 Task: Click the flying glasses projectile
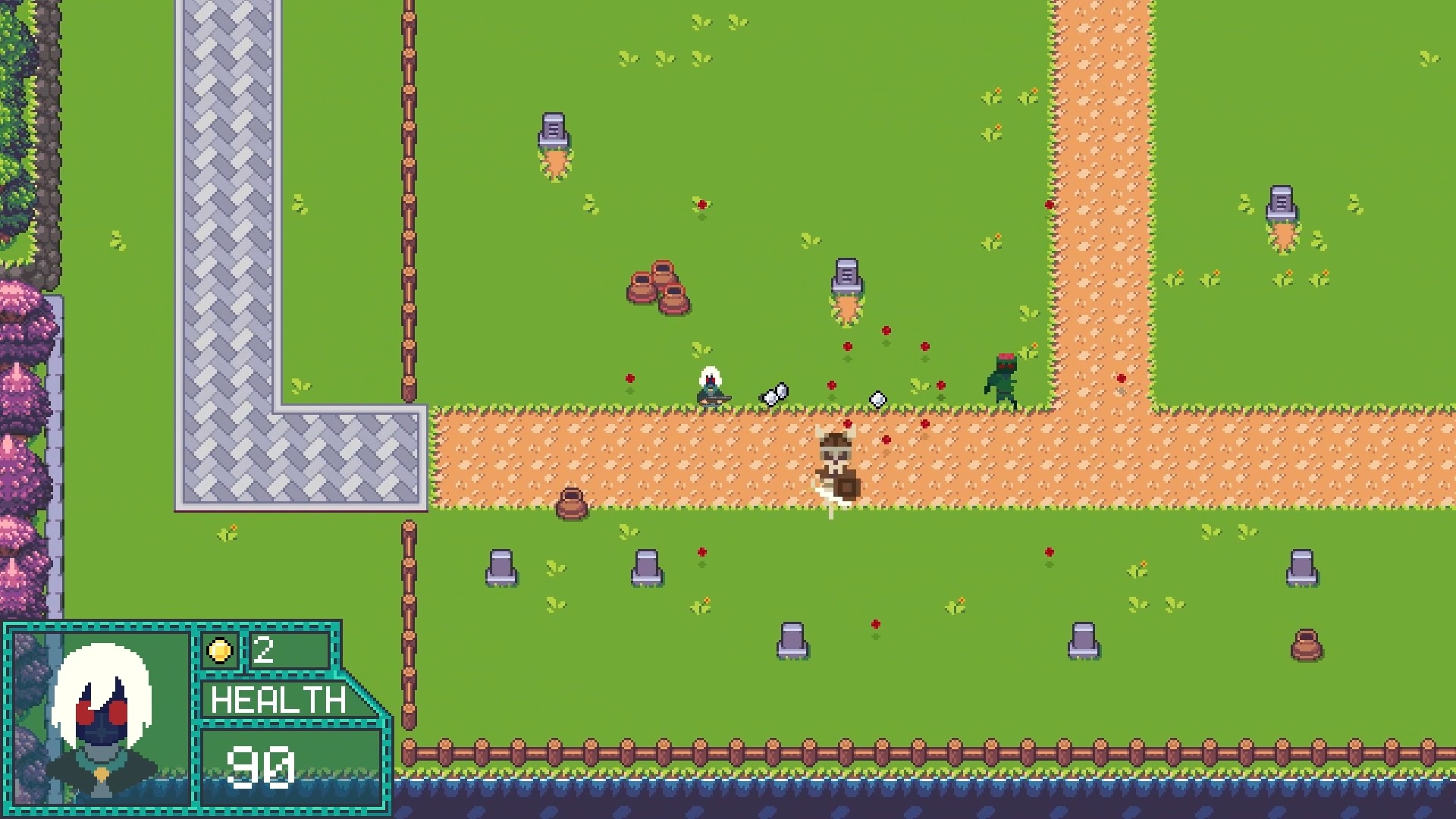pyautogui.click(x=773, y=392)
